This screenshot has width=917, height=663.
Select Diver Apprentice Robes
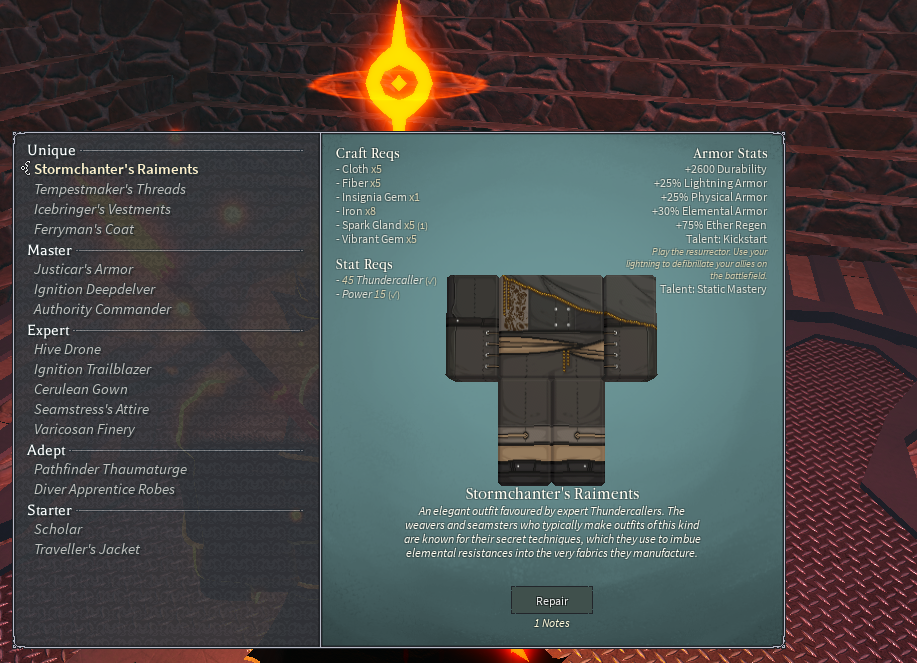[104, 489]
